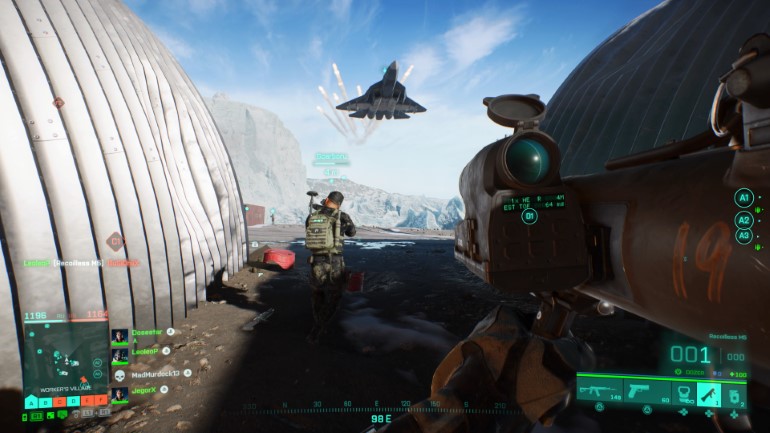Click the A2 objective marker

[743, 220]
